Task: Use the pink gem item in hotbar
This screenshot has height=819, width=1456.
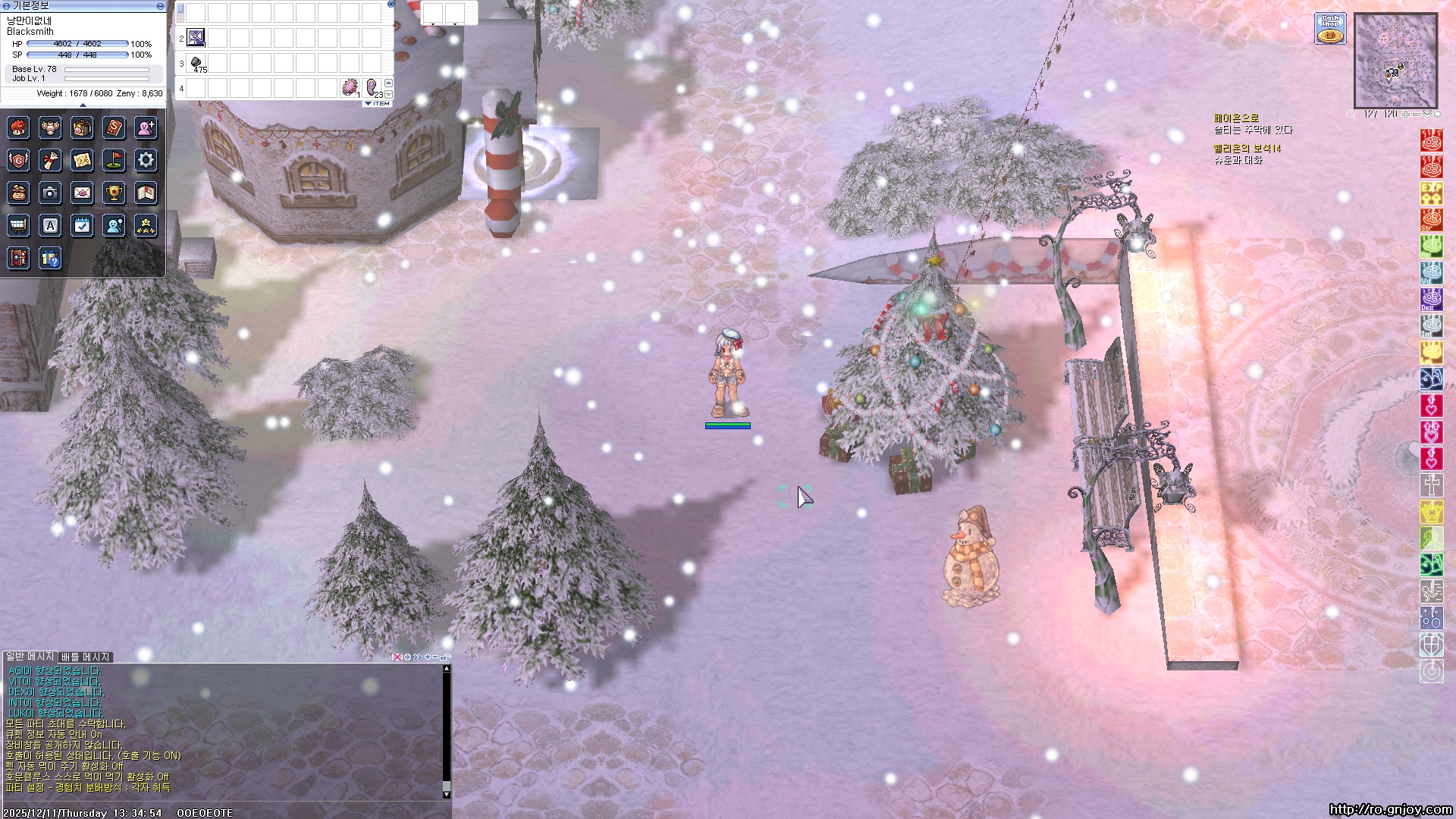Action: click(350, 87)
